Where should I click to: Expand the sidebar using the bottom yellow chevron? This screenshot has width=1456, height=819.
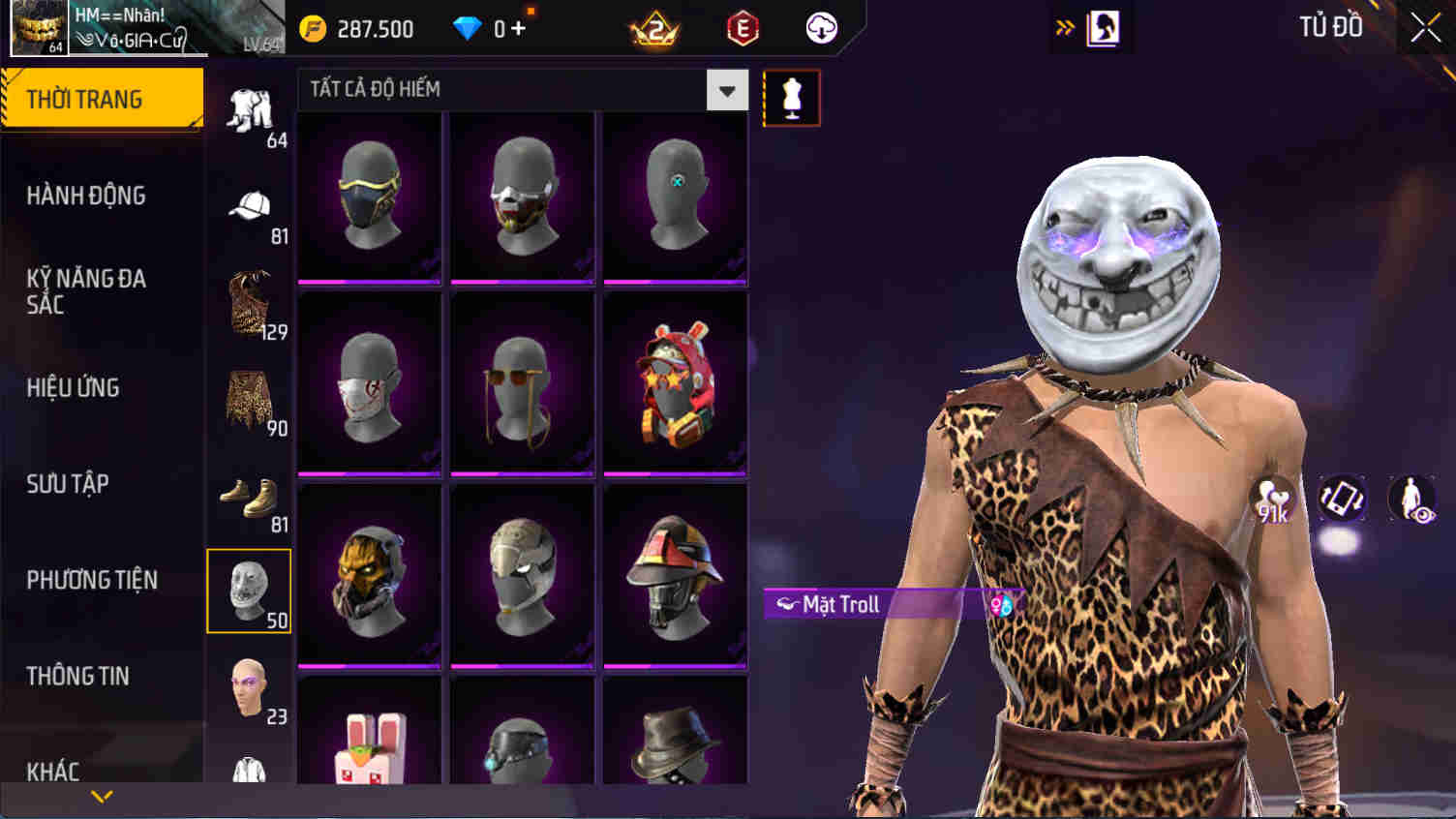click(101, 798)
